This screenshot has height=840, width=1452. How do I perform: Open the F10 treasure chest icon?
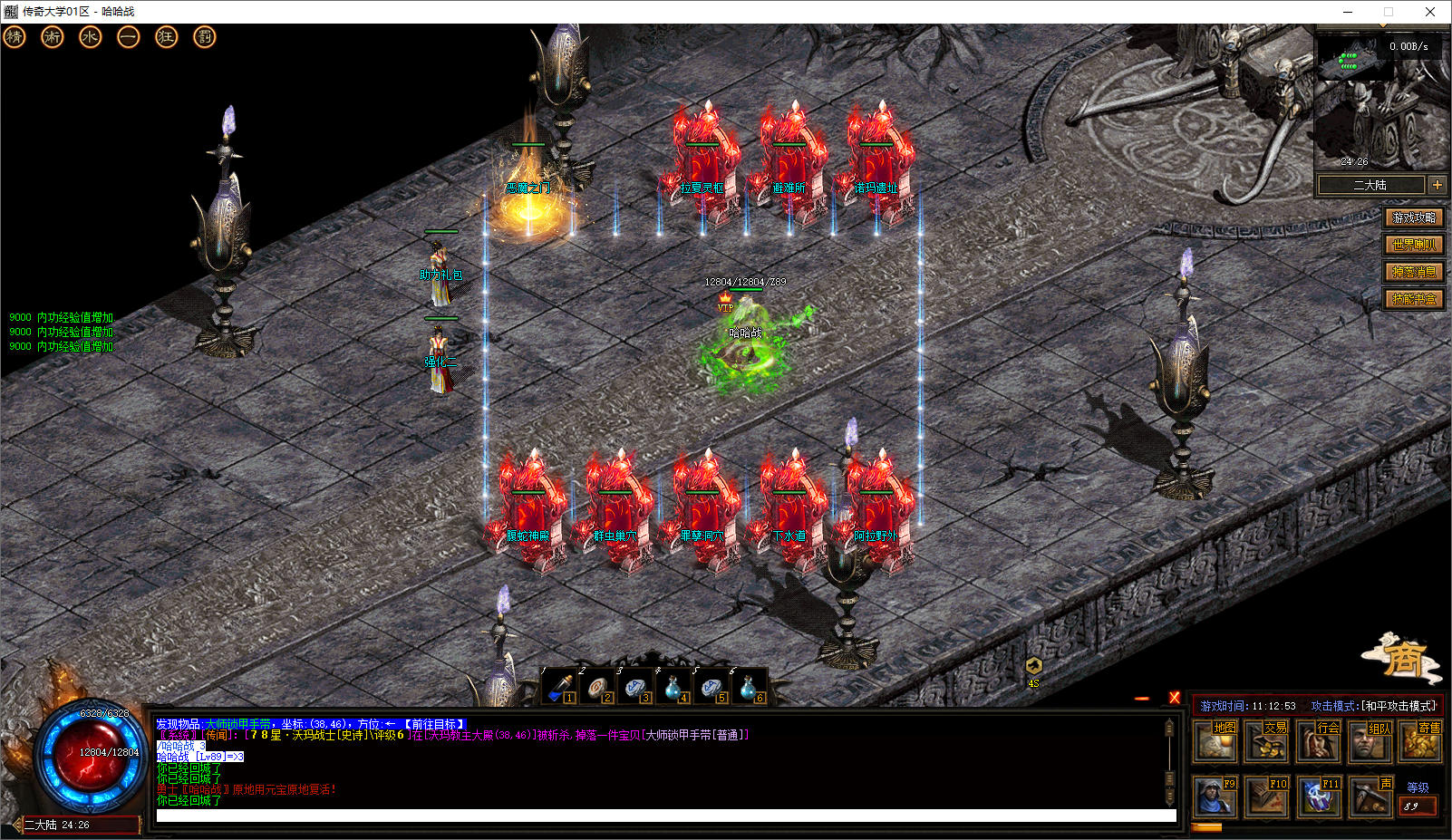point(1266,797)
